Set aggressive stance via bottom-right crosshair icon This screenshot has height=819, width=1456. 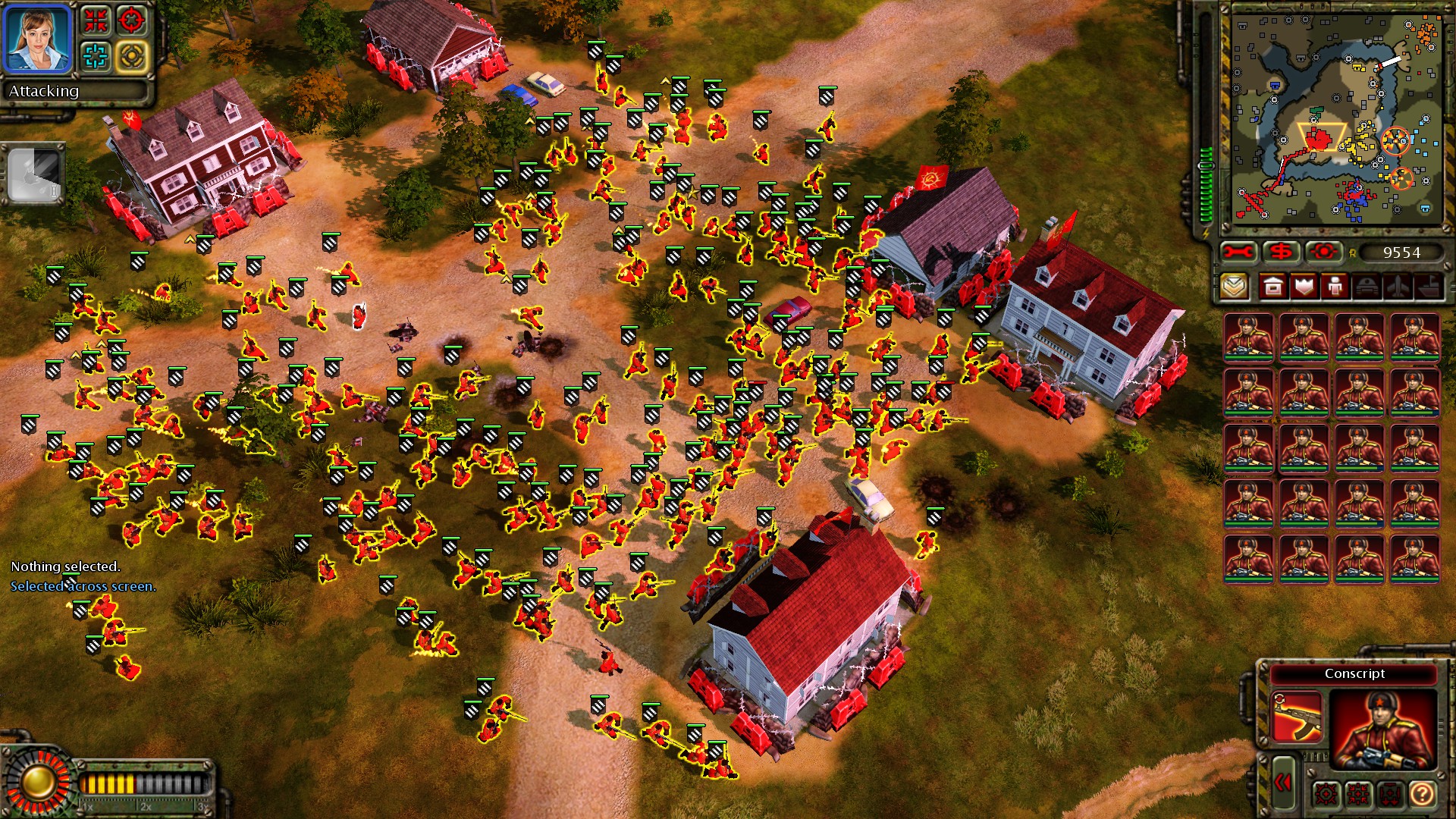[x=1326, y=794]
